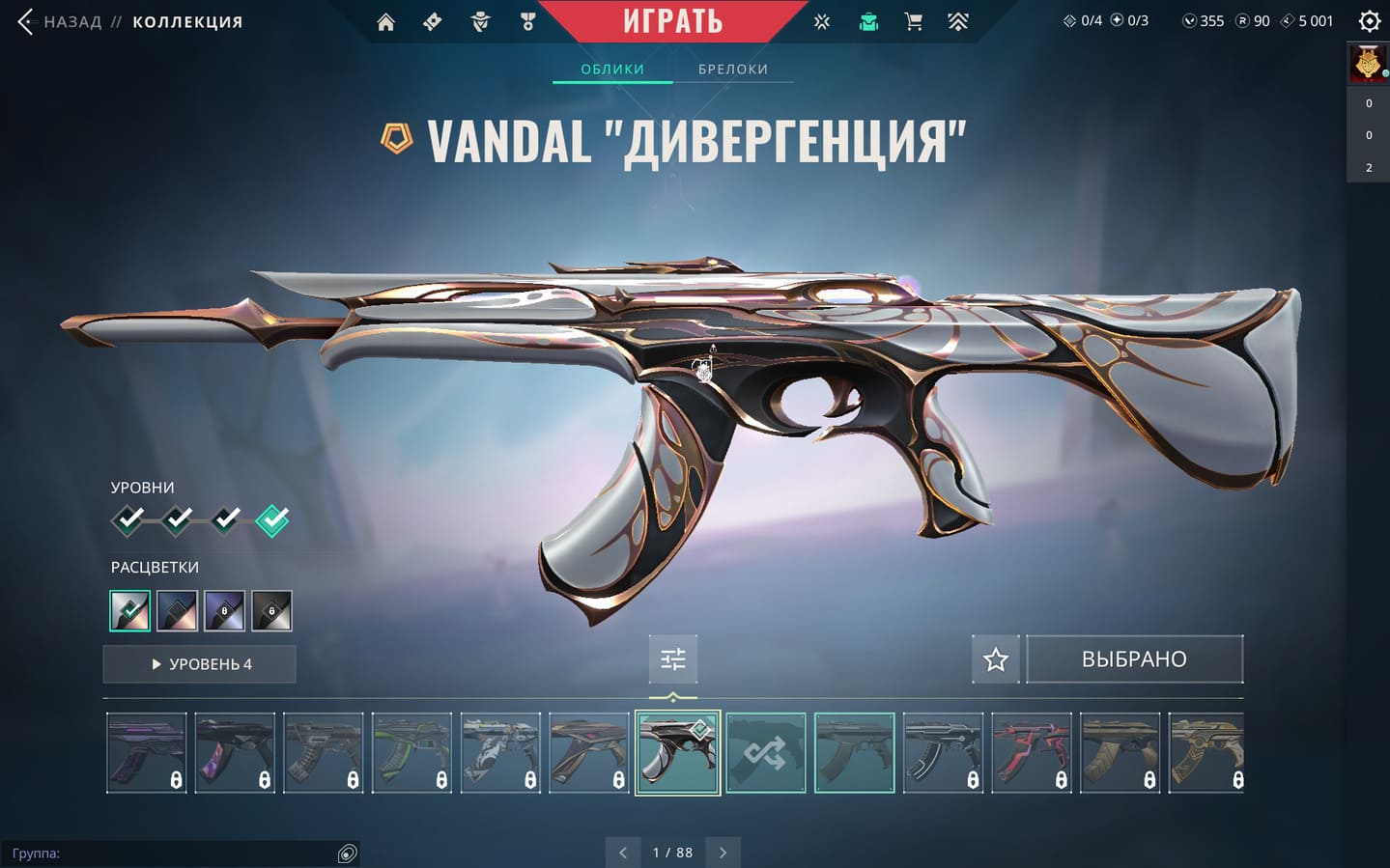Select the random skin shuffle tile
1390x868 pixels.
pyautogui.click(x=765, y=753)
